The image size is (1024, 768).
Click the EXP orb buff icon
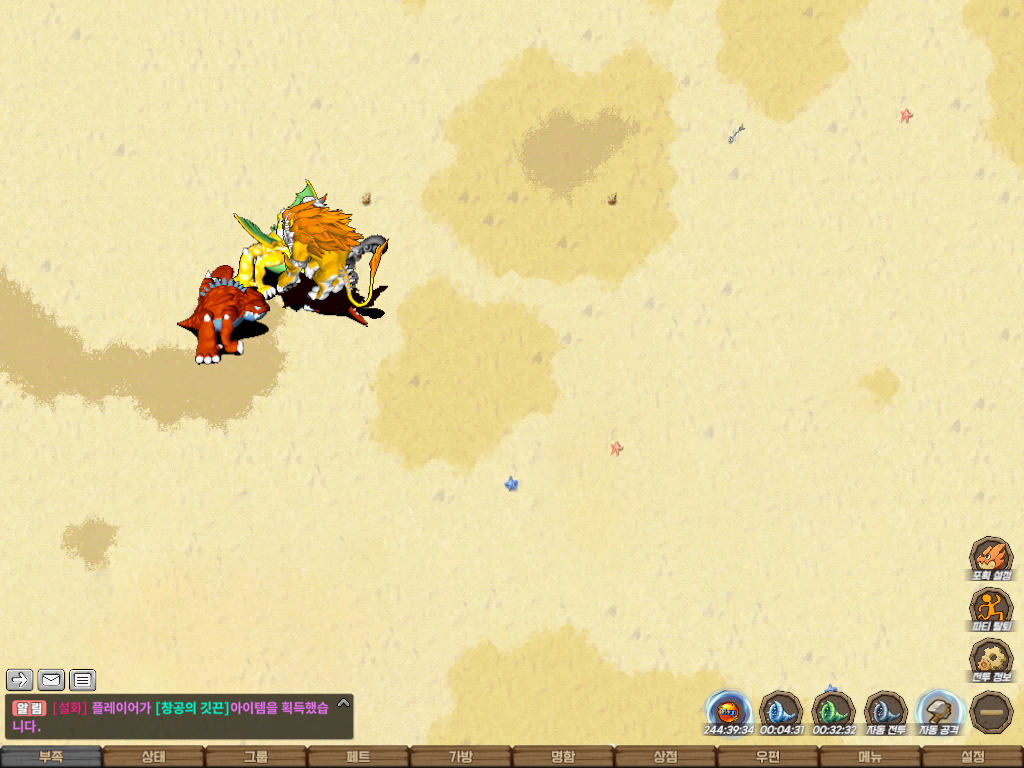tap(728, 712)
